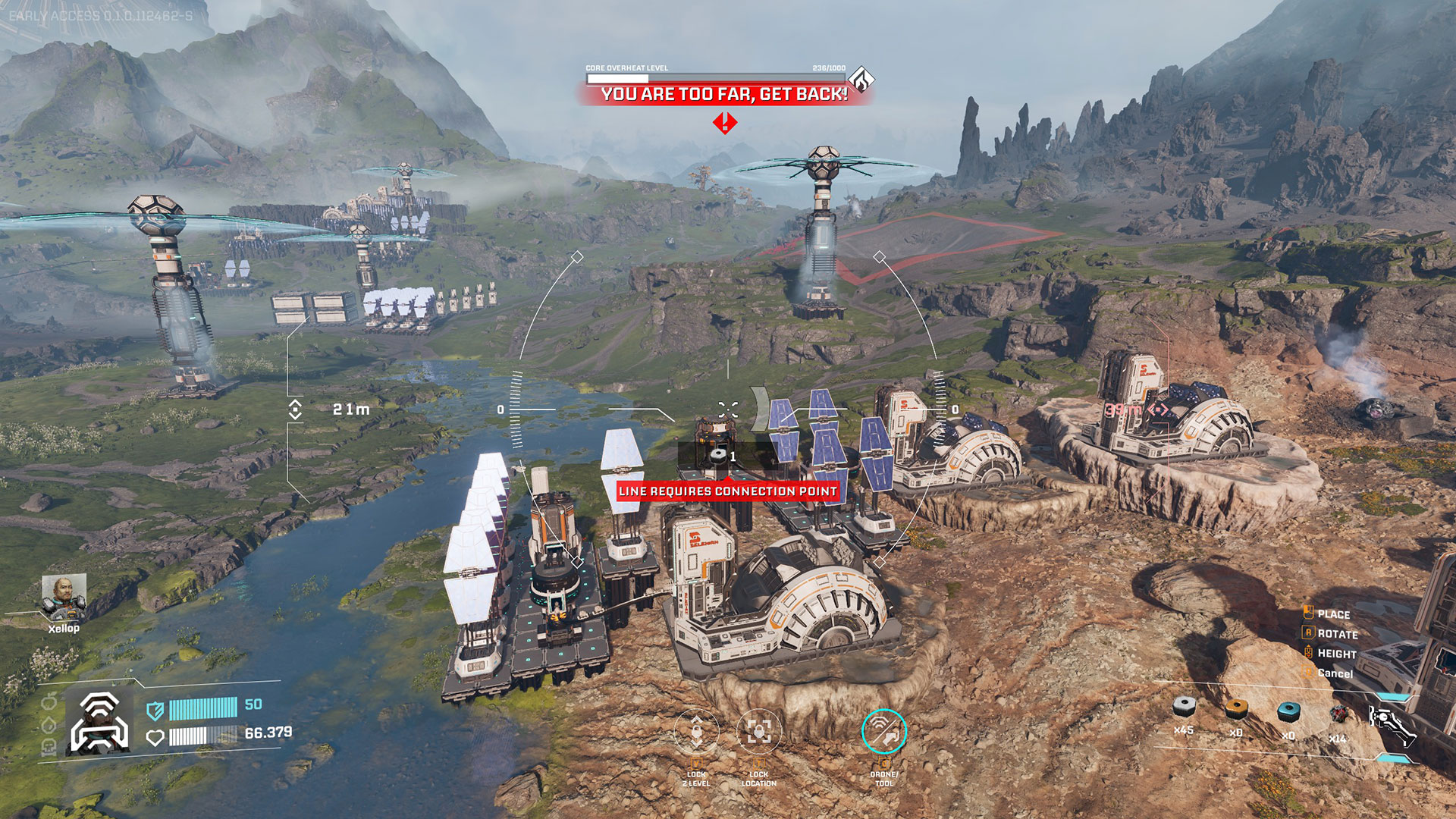The height and width of the screenshot is (819, 1456).
Task: Select the dark red ore resource slot
Action: click(x=1339, y=714)
